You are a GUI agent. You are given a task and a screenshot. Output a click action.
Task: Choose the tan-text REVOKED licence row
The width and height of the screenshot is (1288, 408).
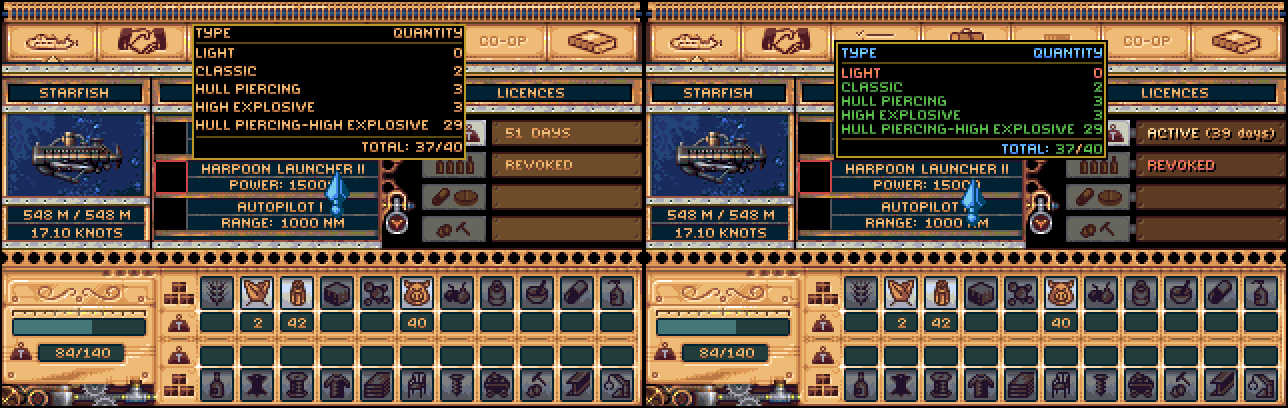pyautogui.click(x=565, y=165)
